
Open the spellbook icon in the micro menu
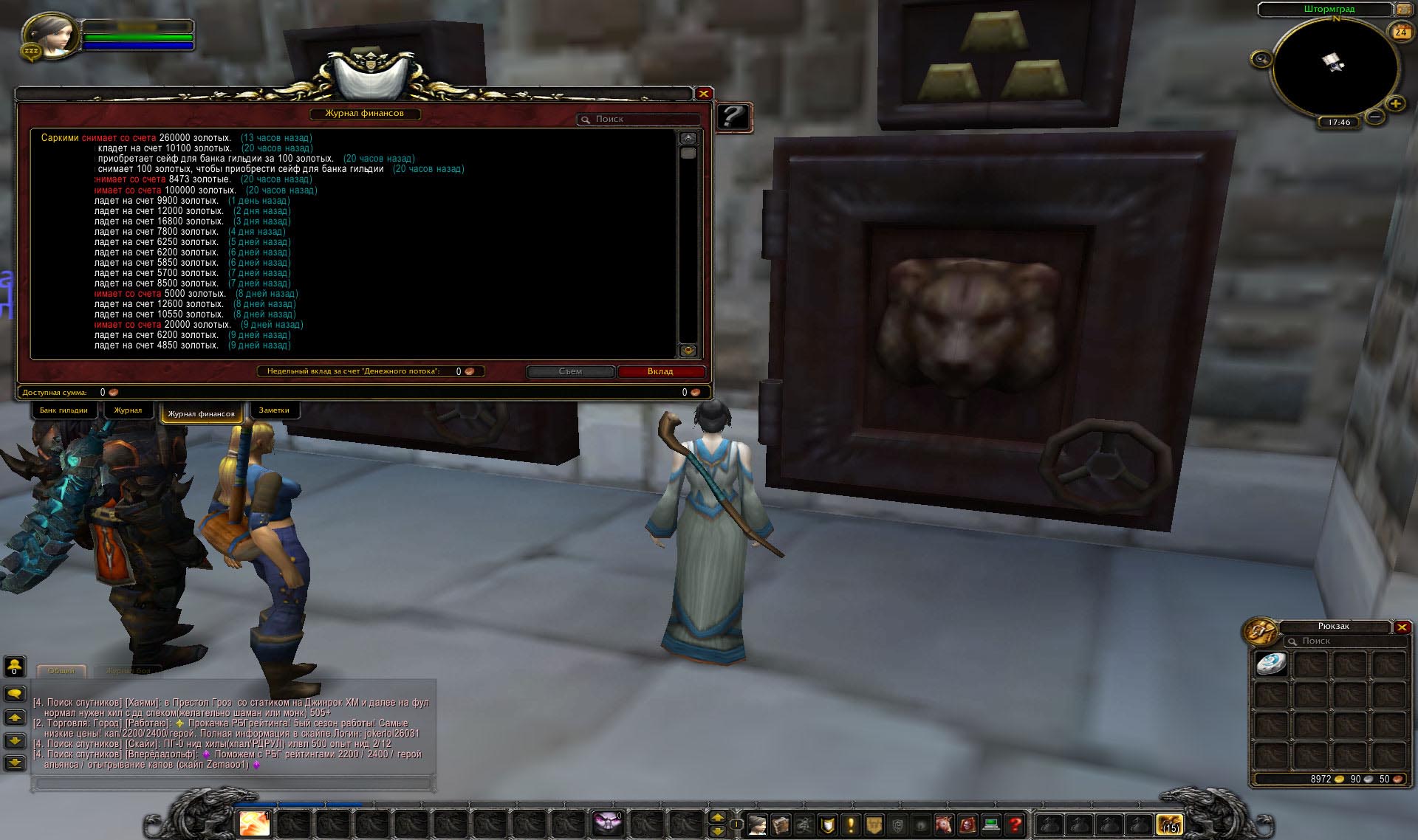pyautogui.click(x=781, y=826)
